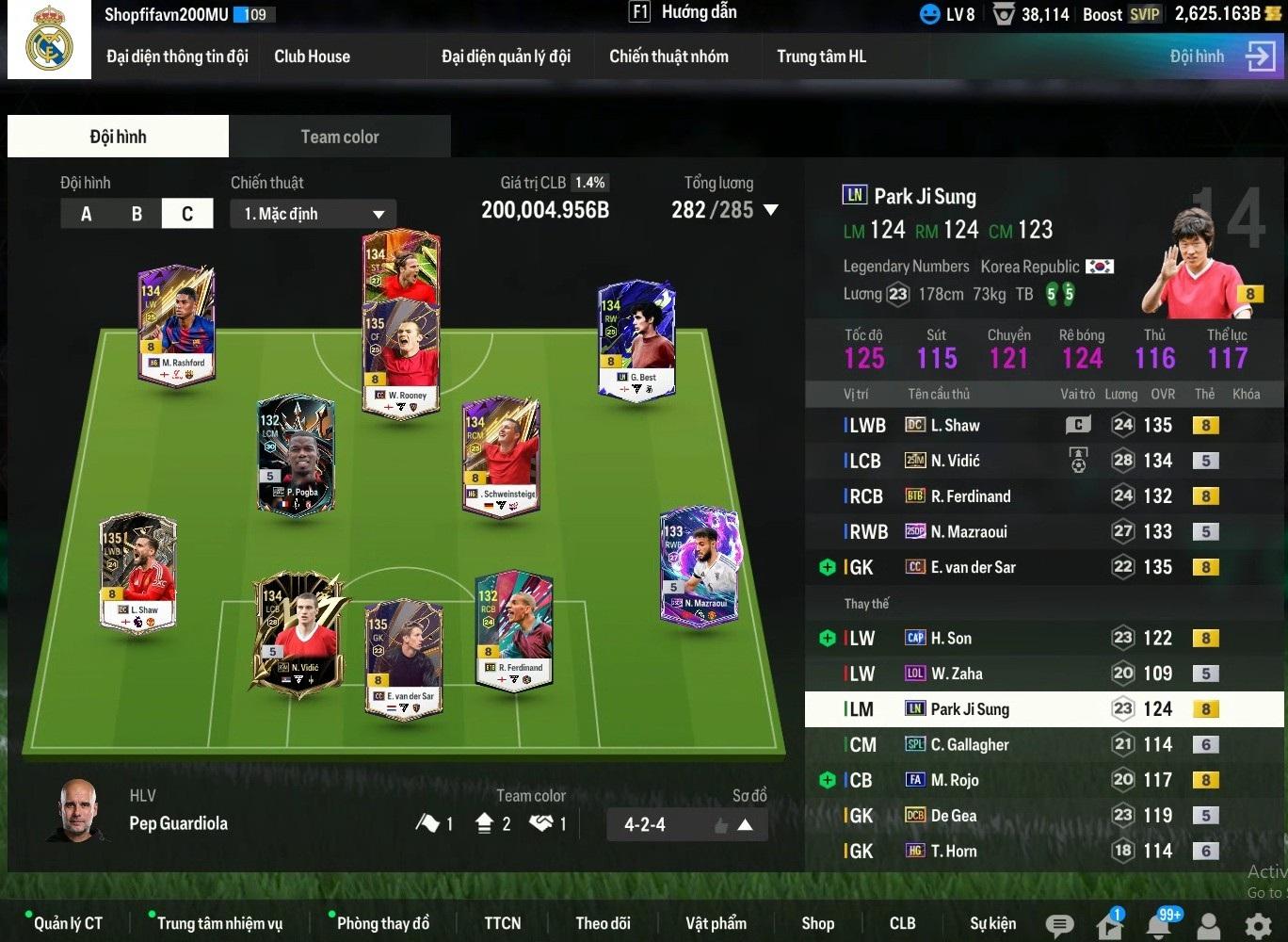The height and width of the screenshot is (942, 1288).
Task: Switch to the Team color tab
Action: pos(340,137)
